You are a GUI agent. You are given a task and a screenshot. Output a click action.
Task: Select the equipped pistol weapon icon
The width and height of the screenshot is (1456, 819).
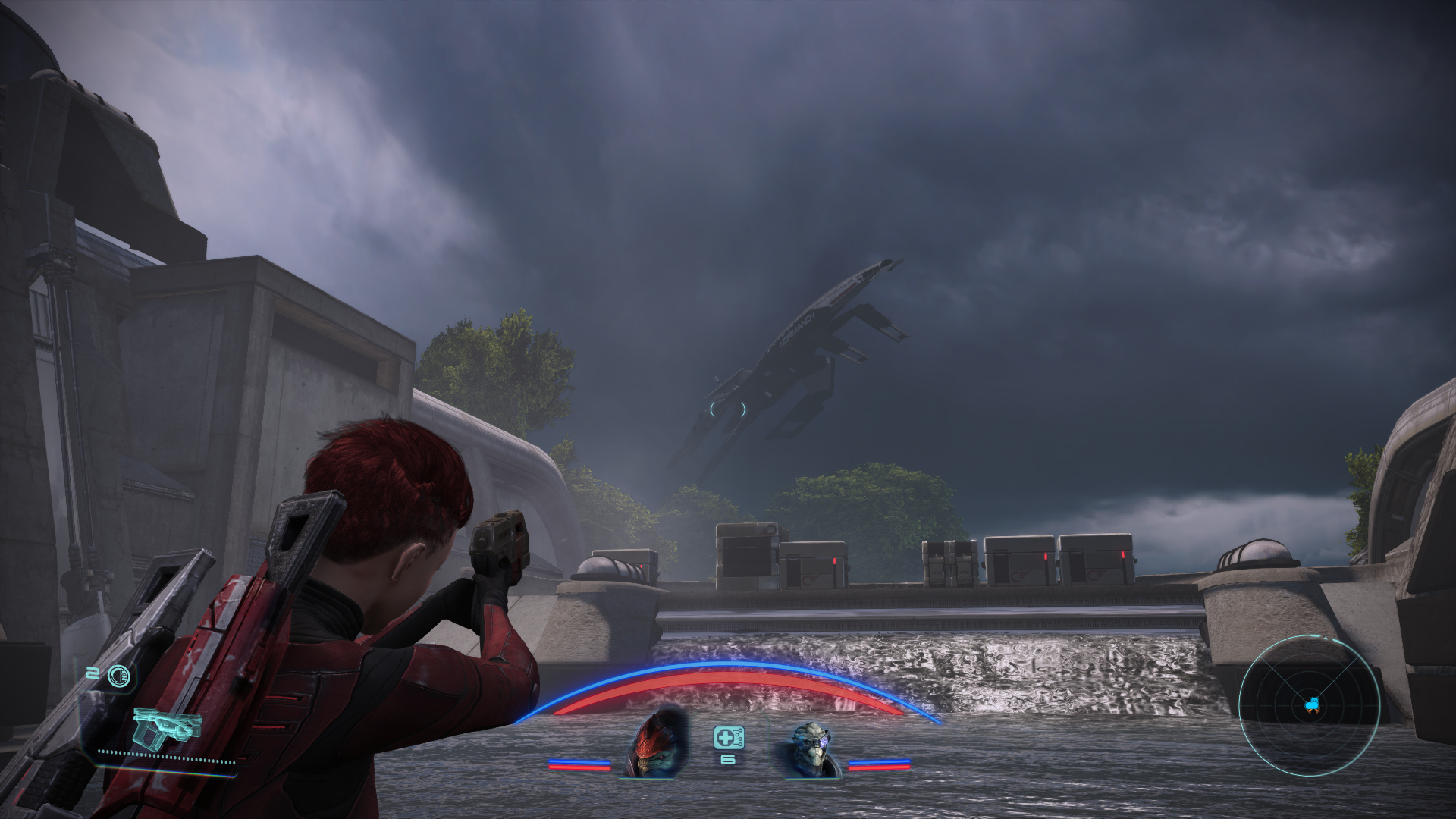click(166, 726)
